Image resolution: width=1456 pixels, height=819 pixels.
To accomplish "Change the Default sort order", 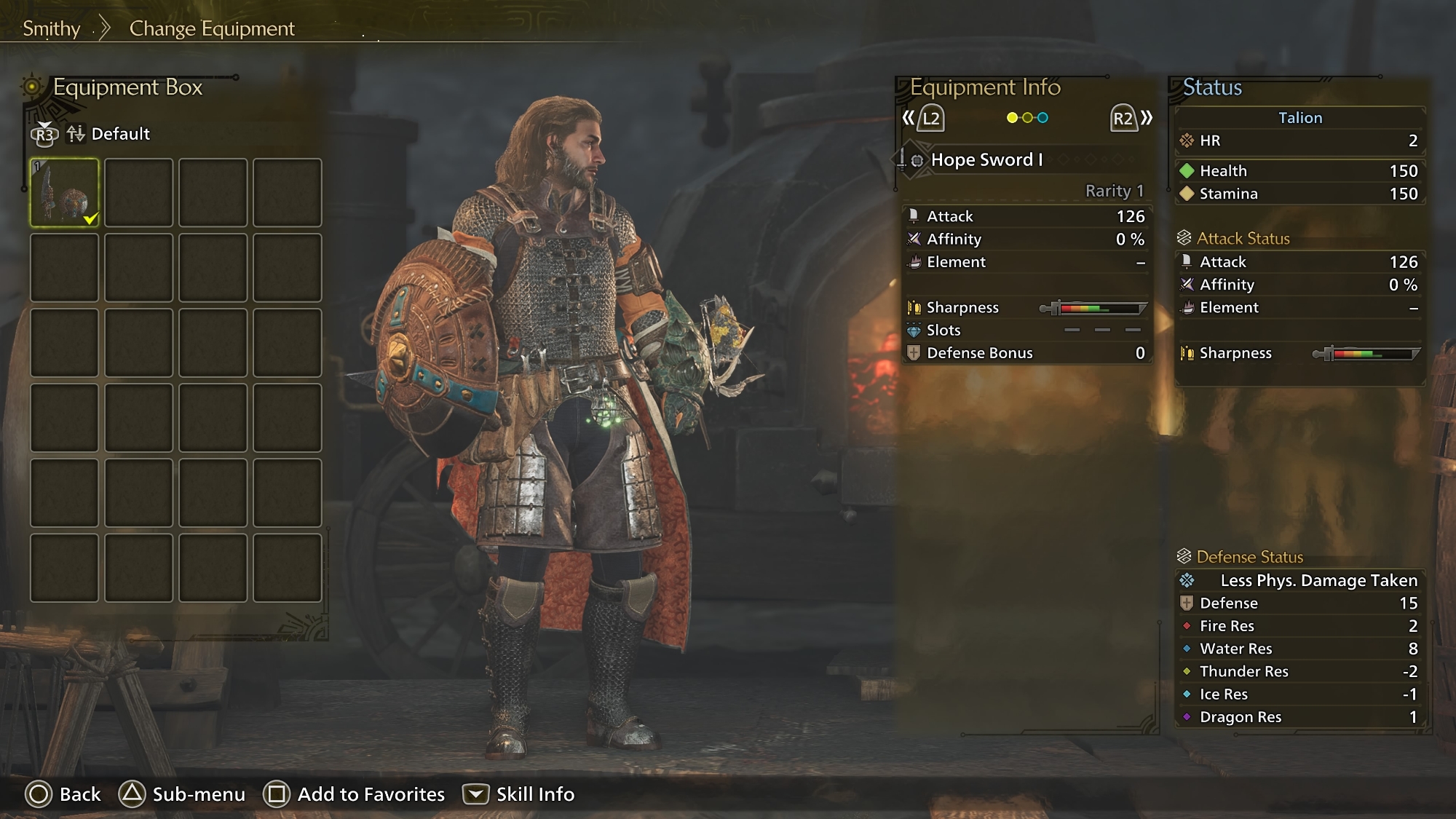I will 108,134.
